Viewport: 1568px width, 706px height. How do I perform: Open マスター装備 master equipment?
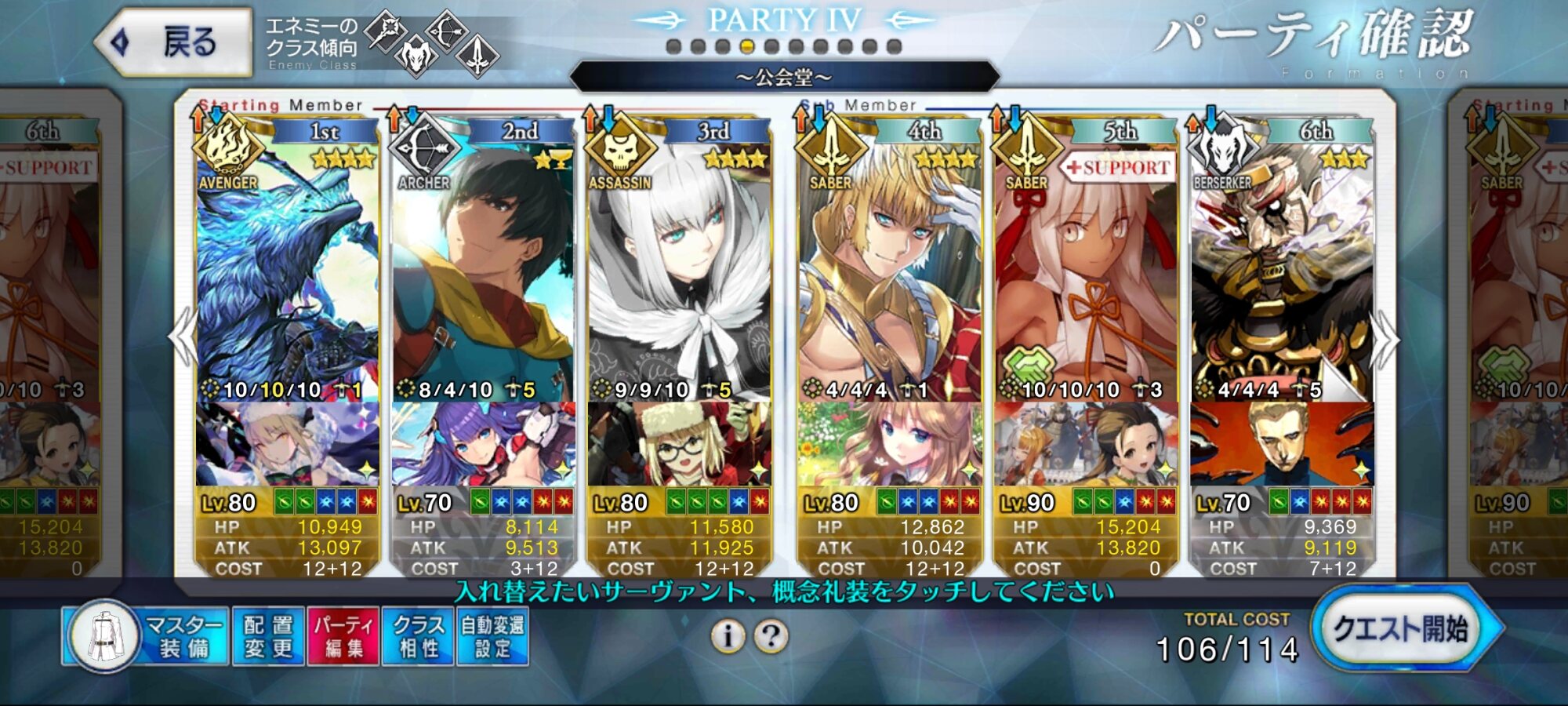point(146,636)
